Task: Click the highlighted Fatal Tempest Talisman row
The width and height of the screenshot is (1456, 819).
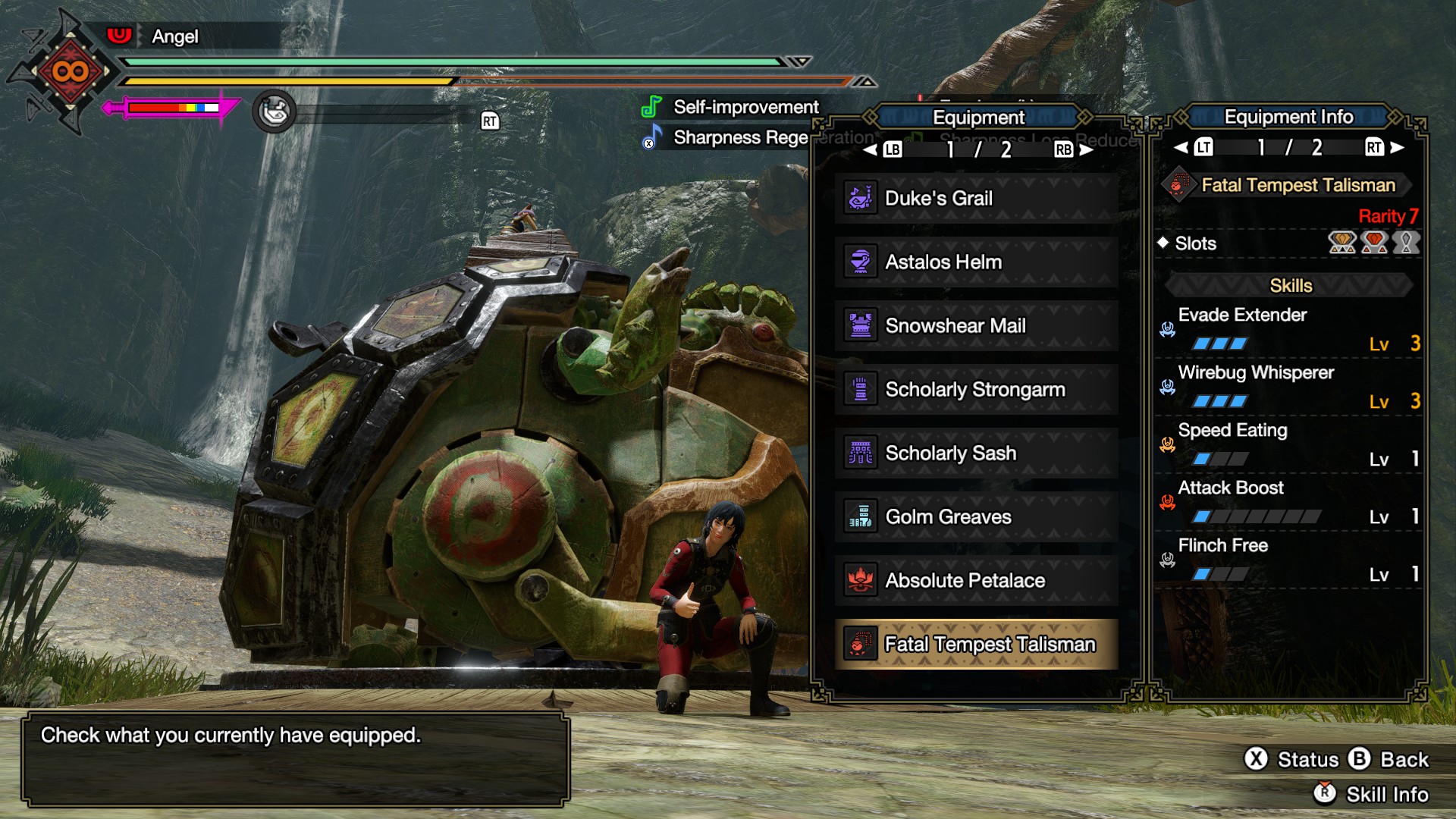Action: 976,644
